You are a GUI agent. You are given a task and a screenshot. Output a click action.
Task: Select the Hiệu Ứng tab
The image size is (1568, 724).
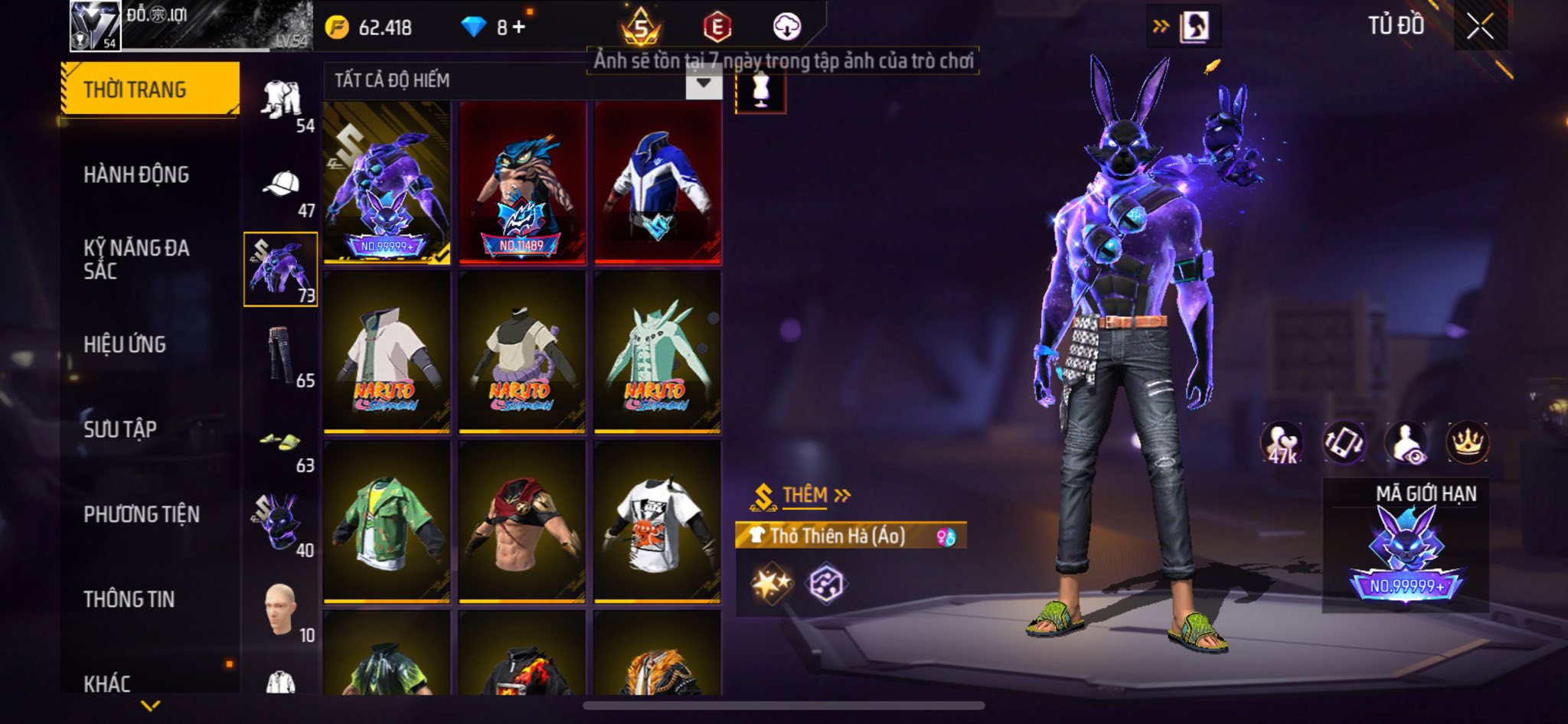[x=125, y=344]
